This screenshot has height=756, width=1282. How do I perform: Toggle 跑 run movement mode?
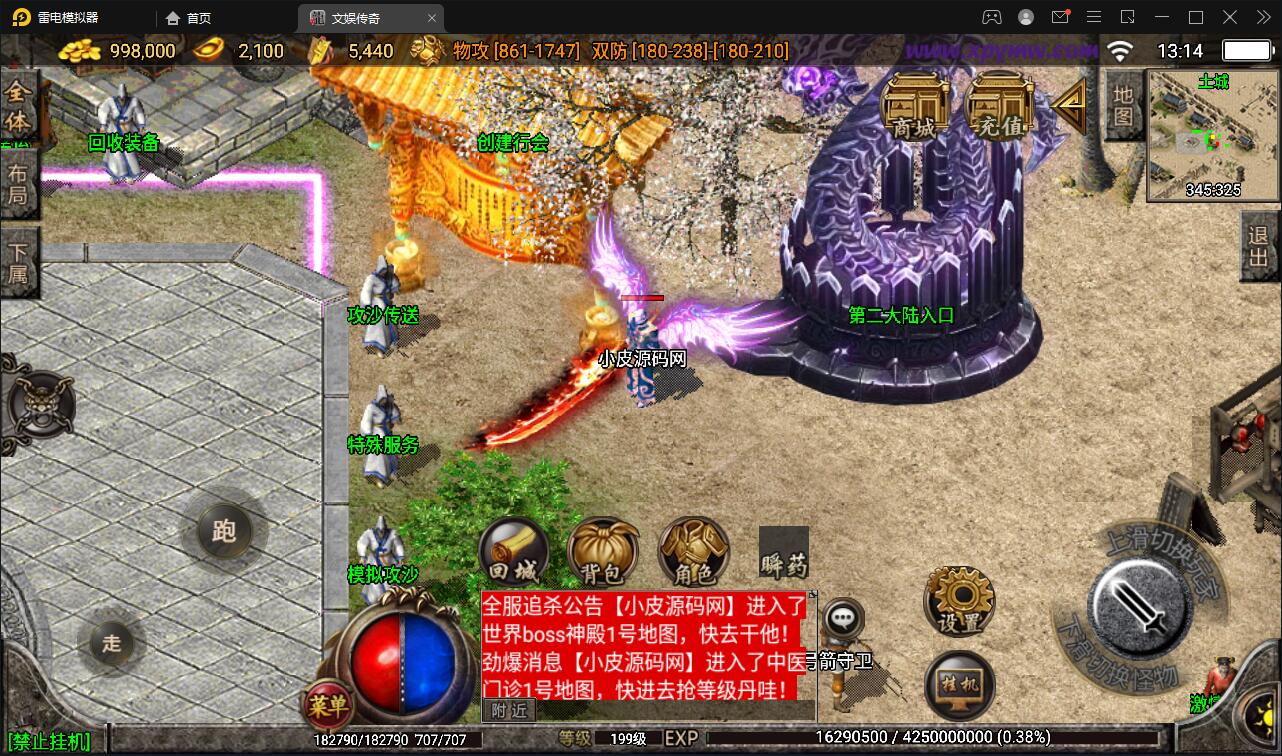coord(225,532)
